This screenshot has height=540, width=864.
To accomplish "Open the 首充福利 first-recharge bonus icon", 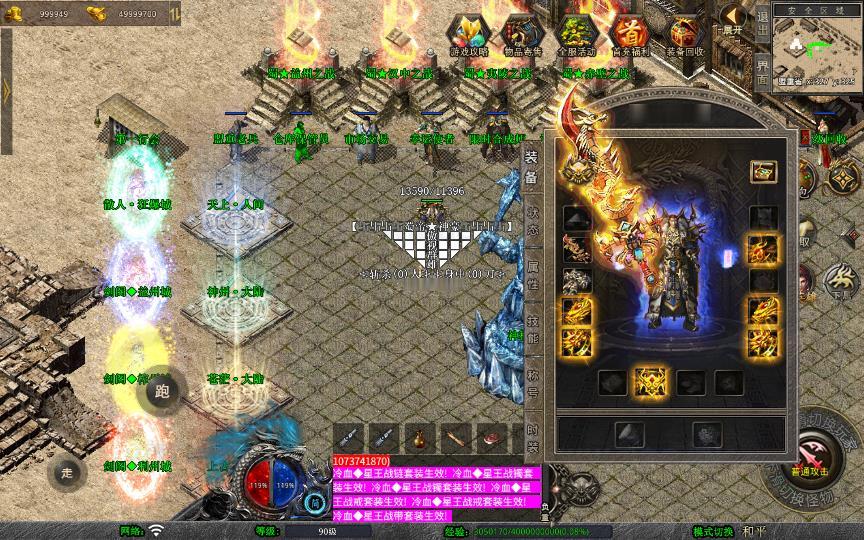I will point(629,35).
